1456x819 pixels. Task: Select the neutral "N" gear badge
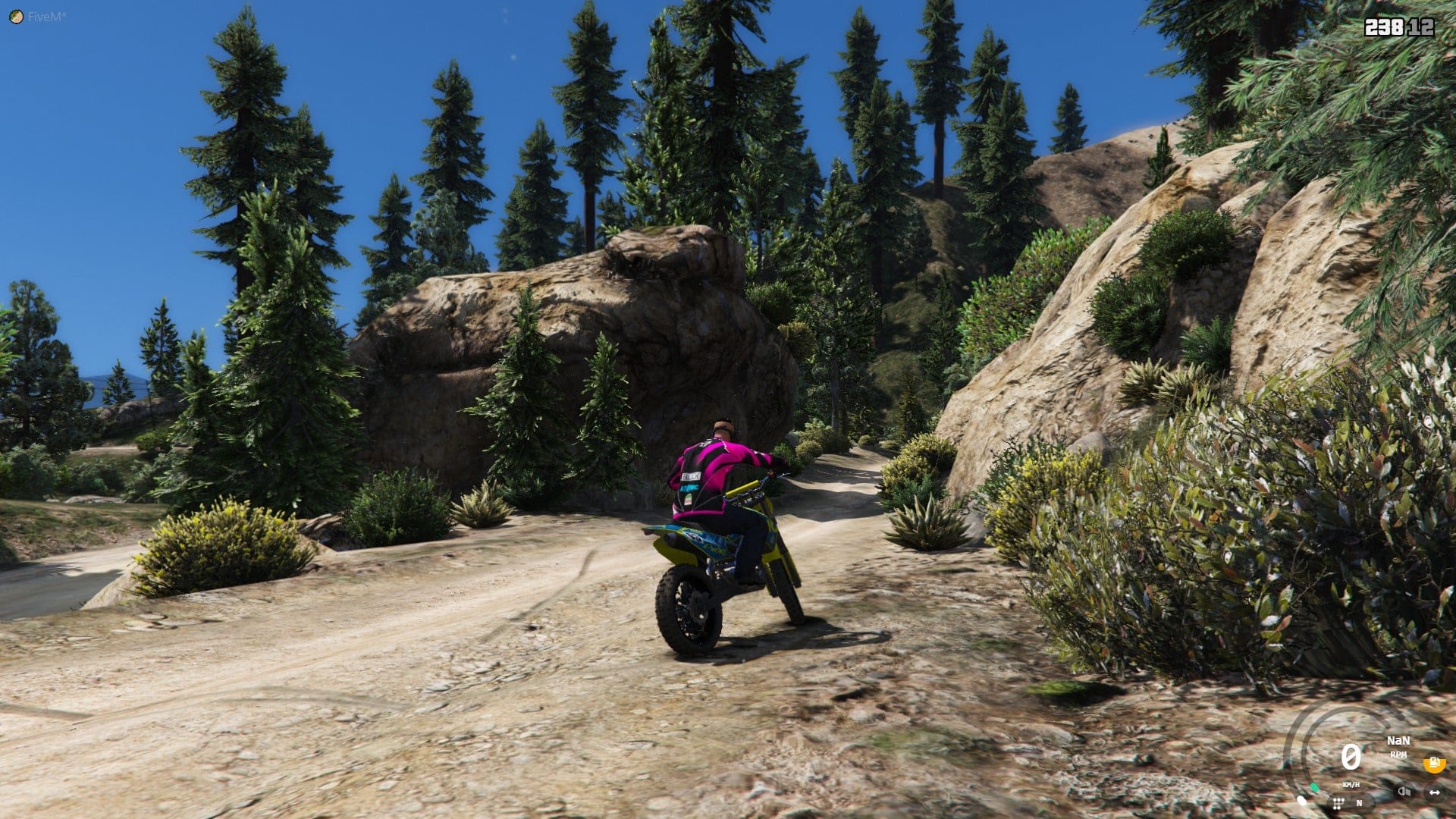[x=1360, y=803]
